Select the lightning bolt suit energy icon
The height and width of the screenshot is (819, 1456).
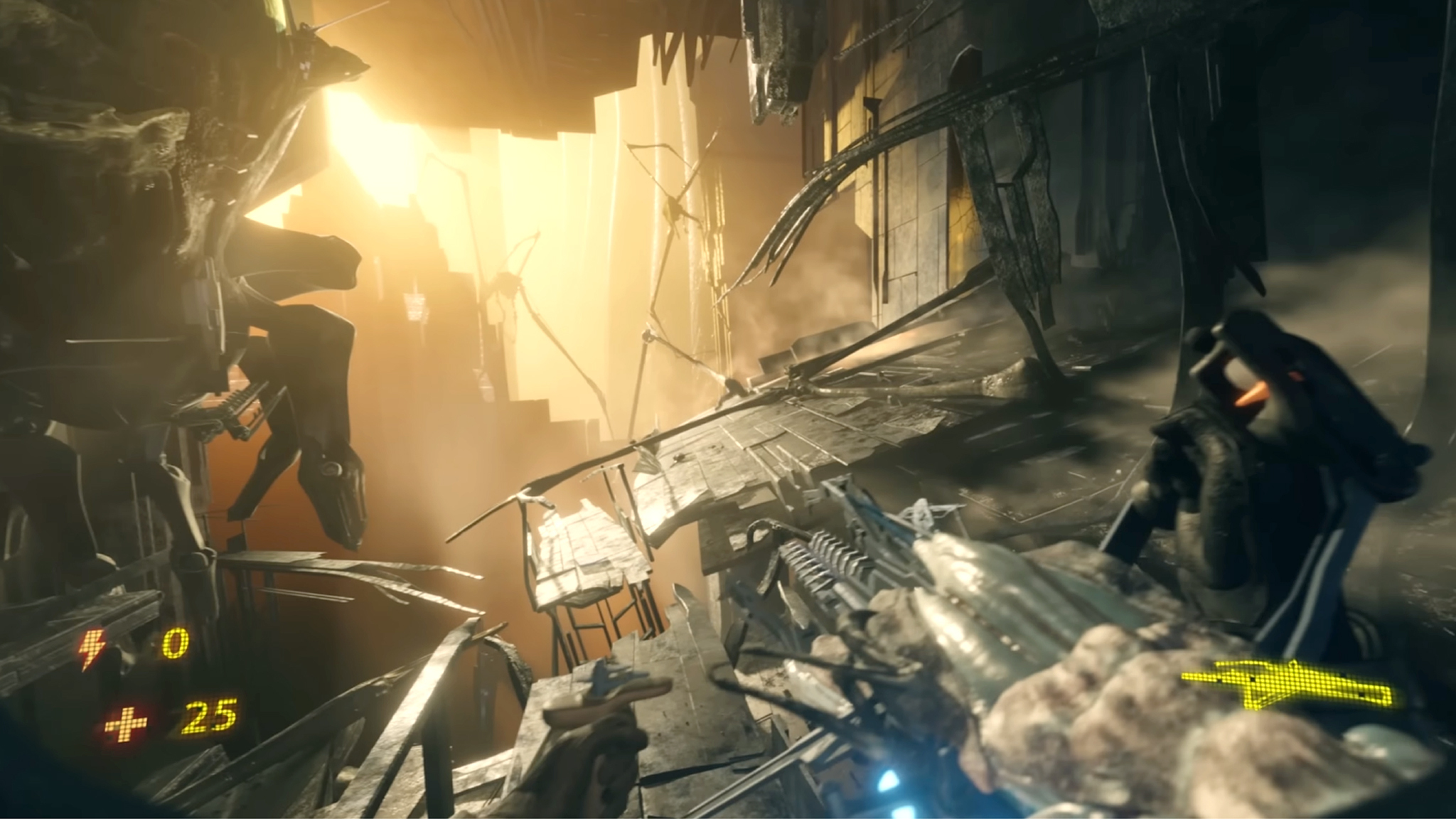tap(92, 648)
